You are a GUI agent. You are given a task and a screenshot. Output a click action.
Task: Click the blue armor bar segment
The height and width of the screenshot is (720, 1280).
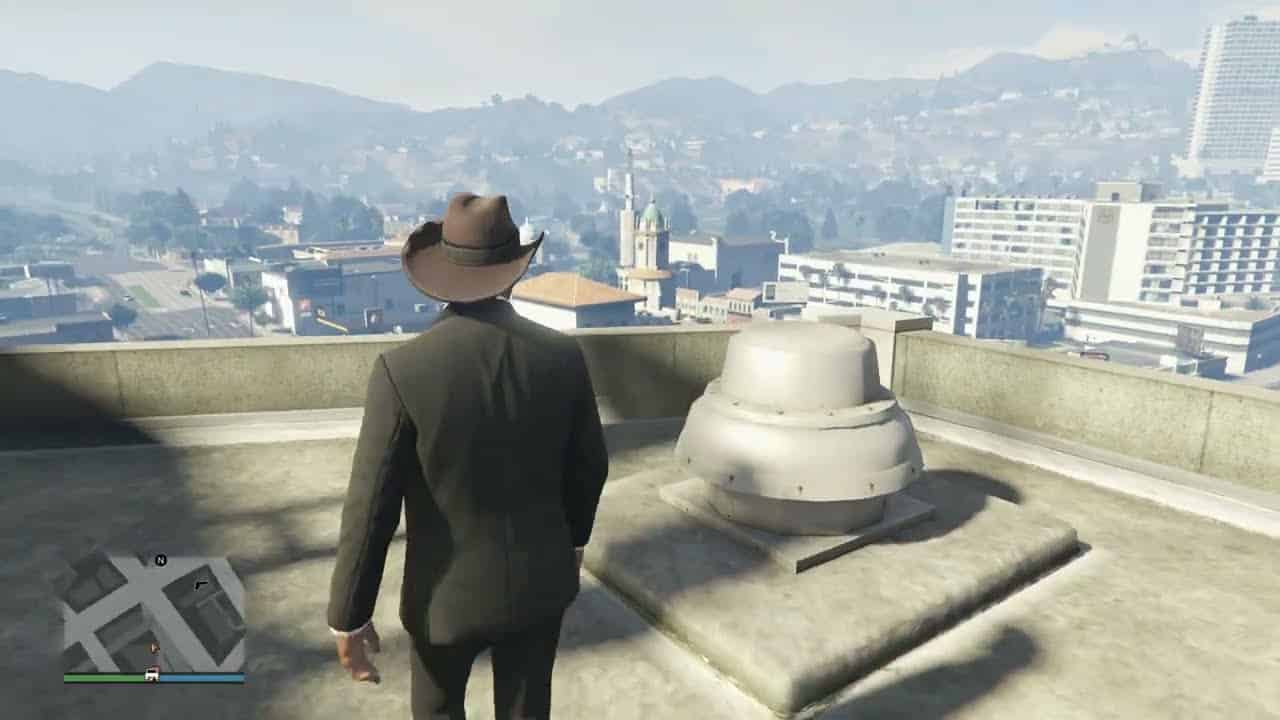204,677
